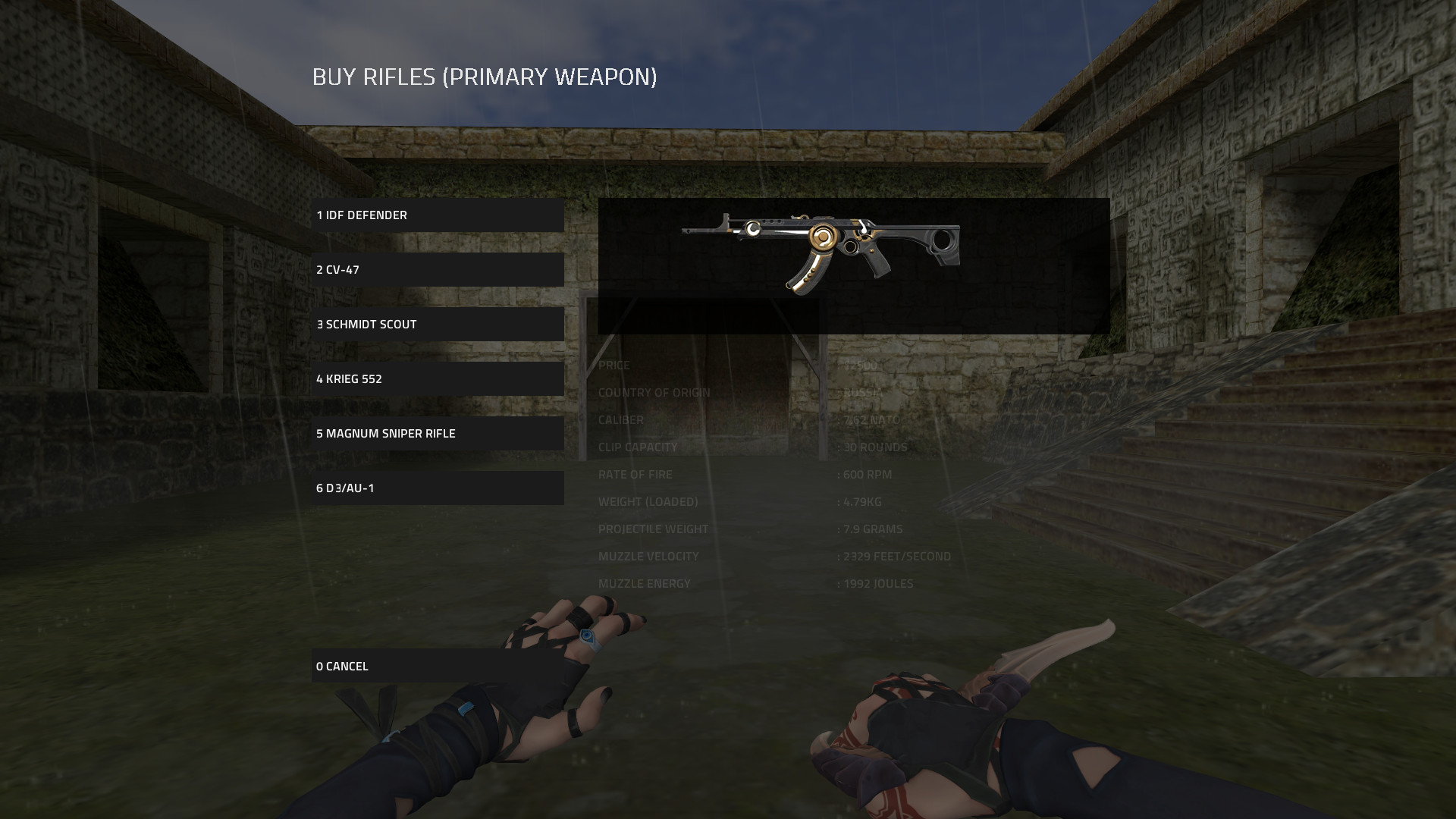Image resolution: width=1456 pixels, height=819 pixels.
Task: Click the 30 ROUNDS capacity value
Action: pos(872,447)
